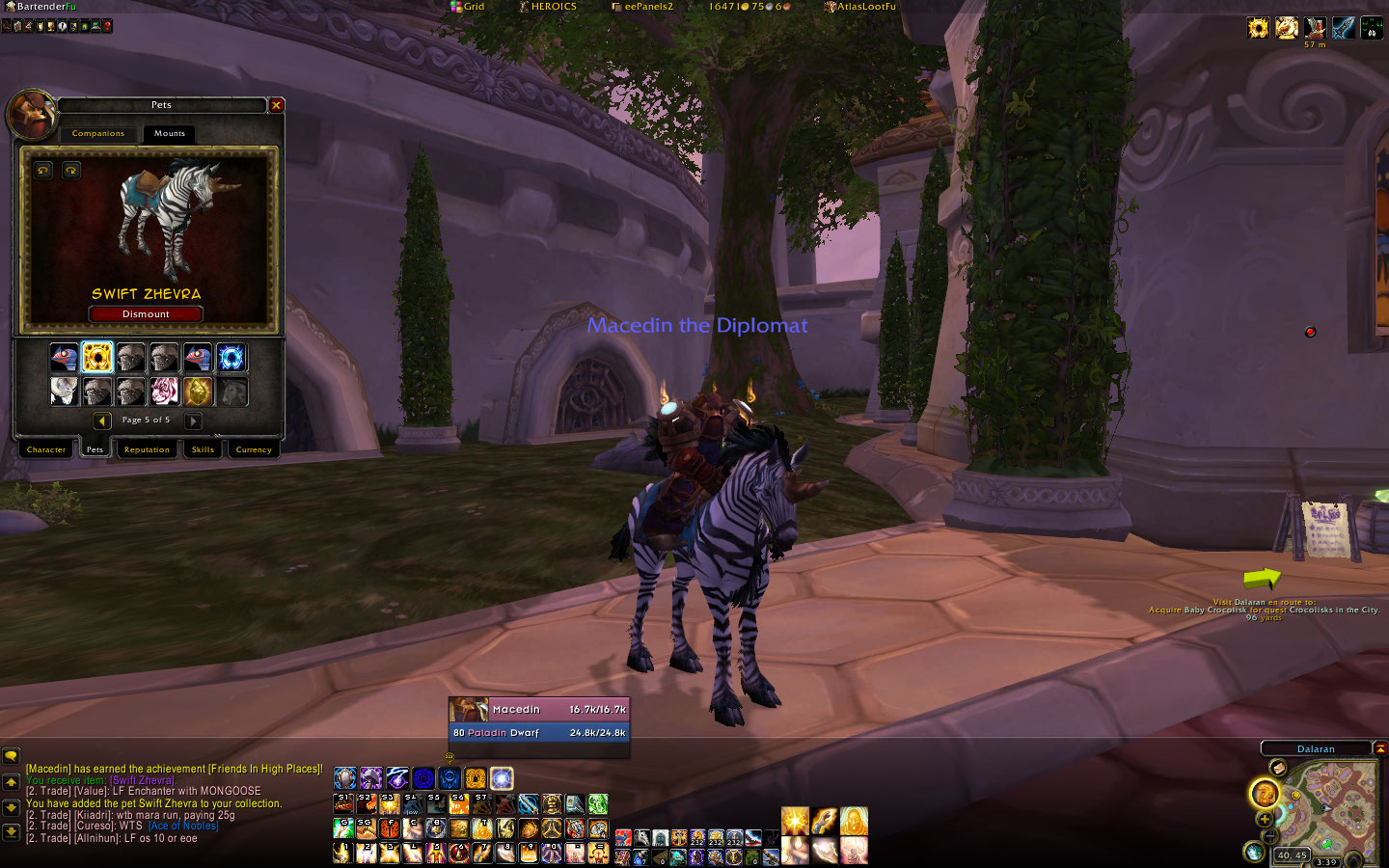The width and height of the screenshot is (1389, 868).
Task: Click the Macedin player unit frame
Action: pos(538,709)
